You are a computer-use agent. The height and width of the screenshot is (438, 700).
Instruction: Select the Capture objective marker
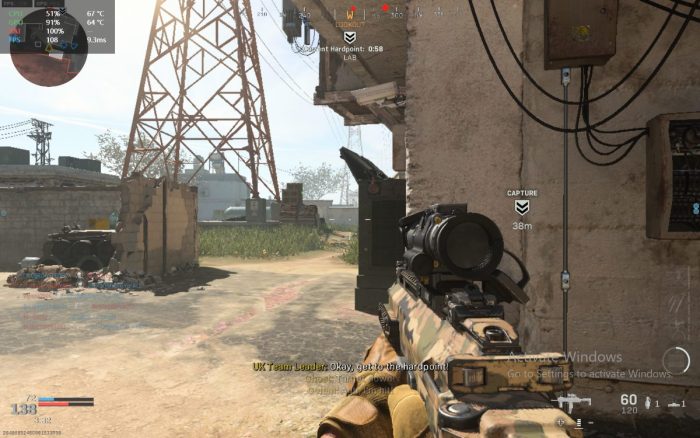click(x=522, y=207)
